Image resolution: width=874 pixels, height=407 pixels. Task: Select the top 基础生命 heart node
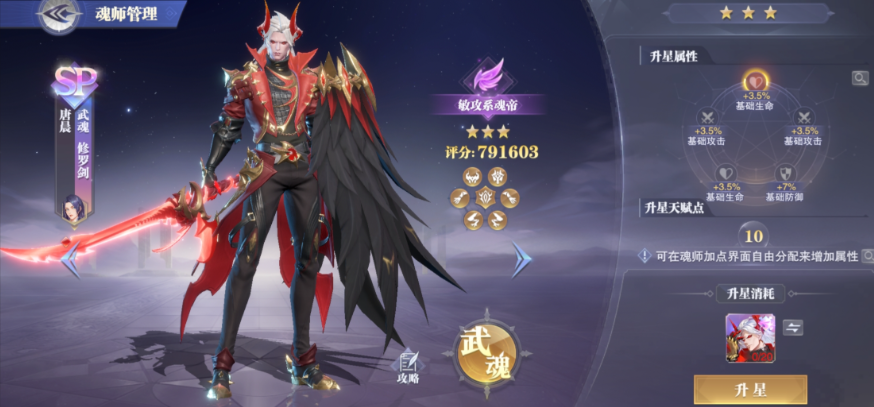[x=753, y=82]
